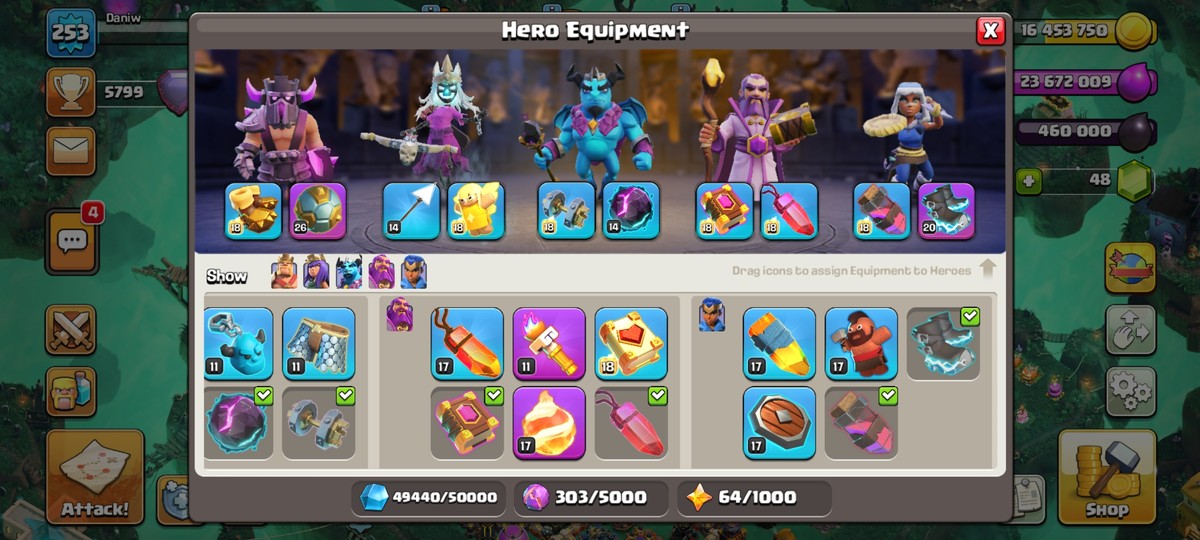Show only Minion Prince equipment
The height and width of the screenshot is (540, 1200).
348,273
